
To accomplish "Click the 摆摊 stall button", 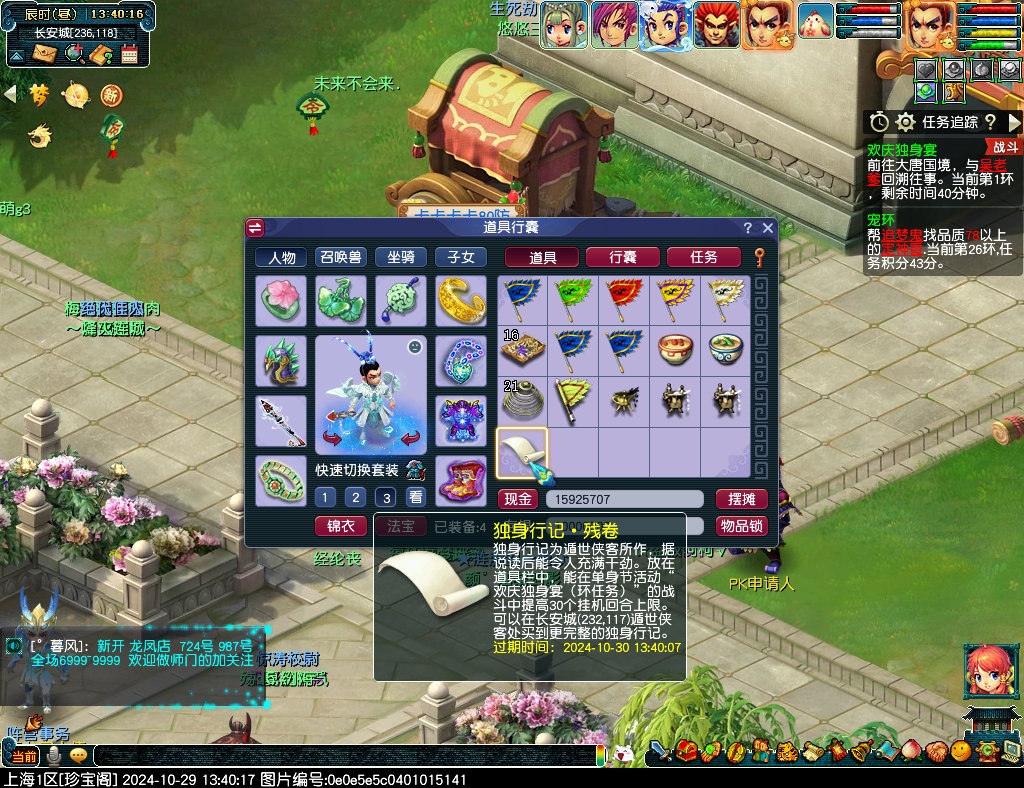I will 741,499.
